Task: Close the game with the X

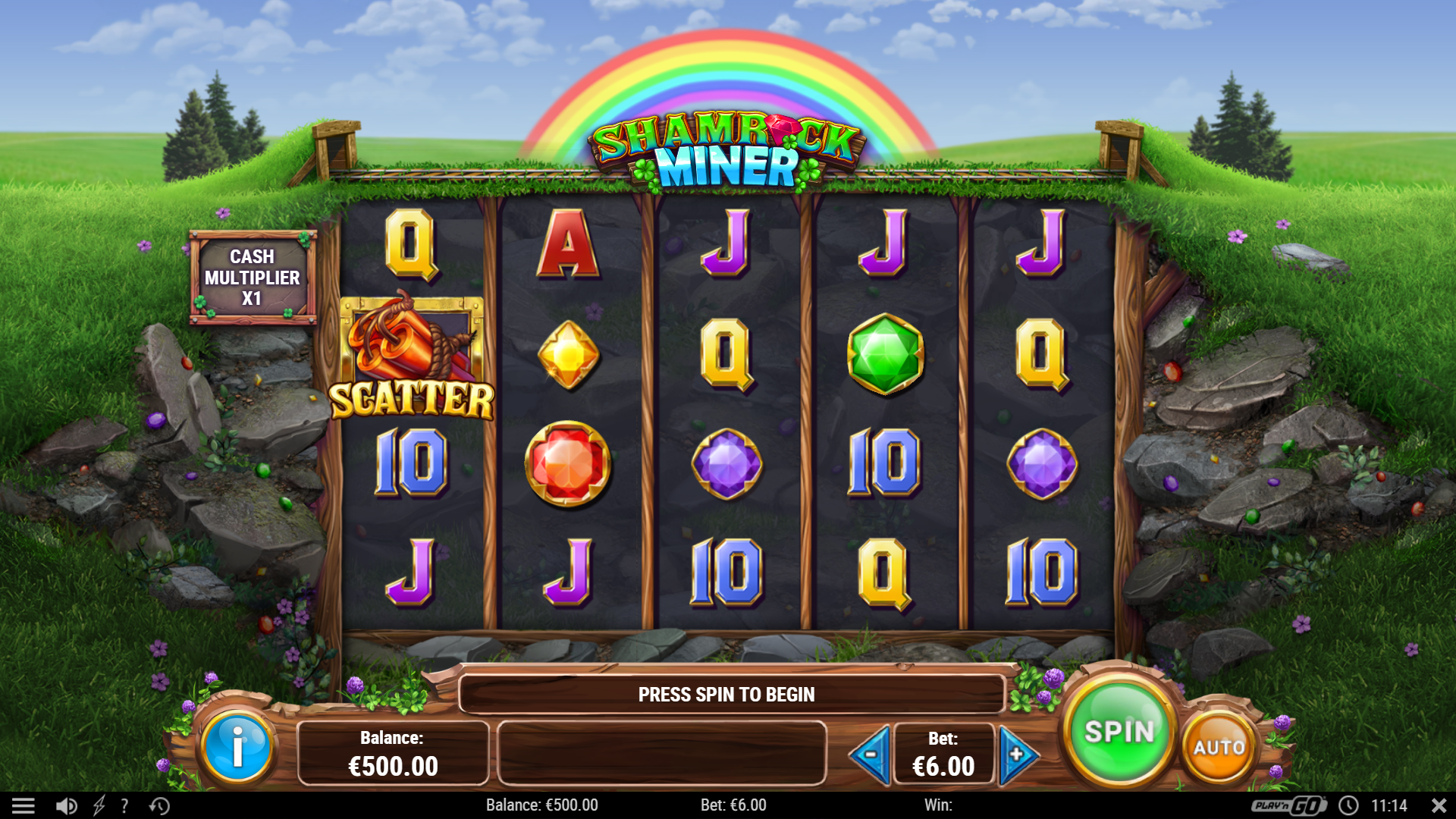Action: [1438, 805]
